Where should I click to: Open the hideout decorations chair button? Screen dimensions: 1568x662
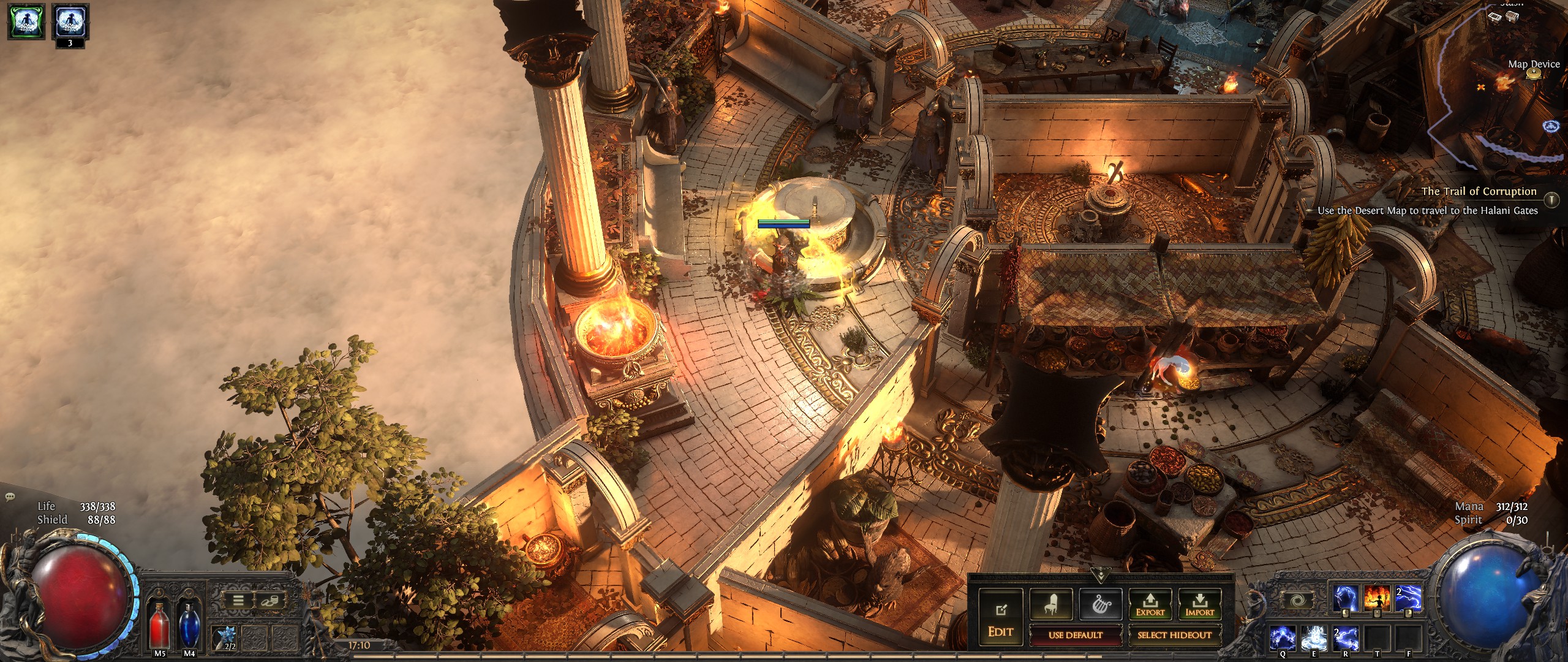1051,605
